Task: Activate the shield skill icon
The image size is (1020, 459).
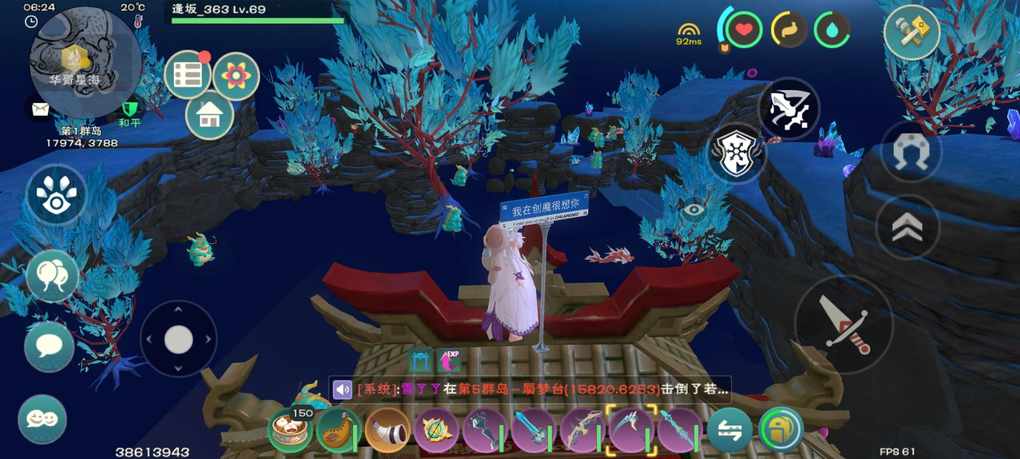Action: [737, 153]
